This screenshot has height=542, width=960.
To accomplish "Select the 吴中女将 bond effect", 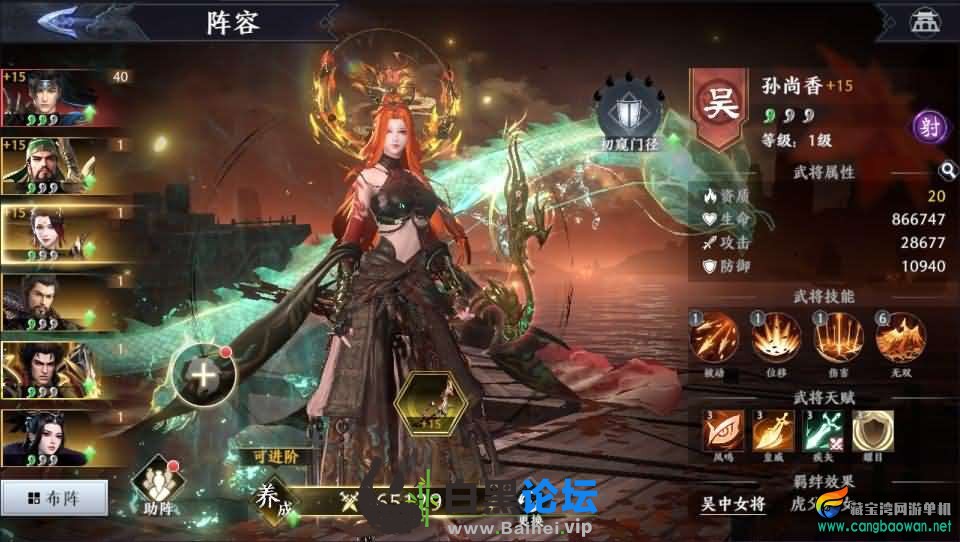I will [734, 503].
